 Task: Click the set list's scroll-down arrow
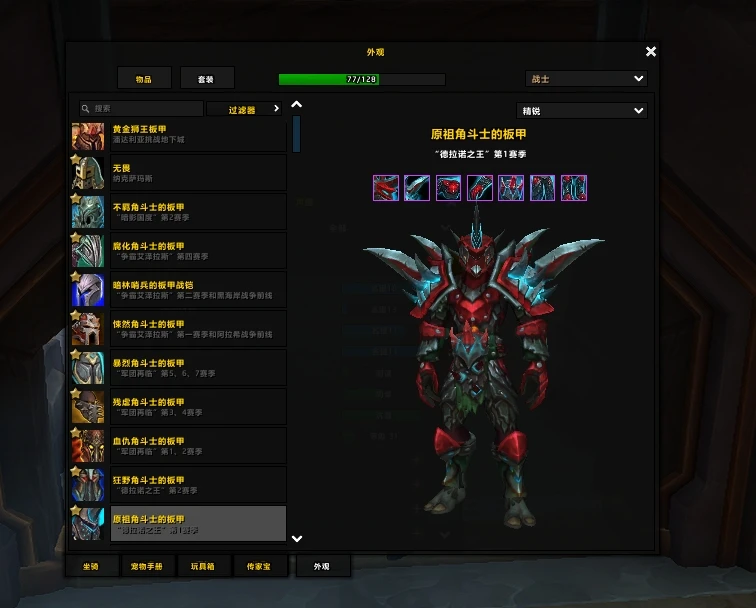click(296, 538)
